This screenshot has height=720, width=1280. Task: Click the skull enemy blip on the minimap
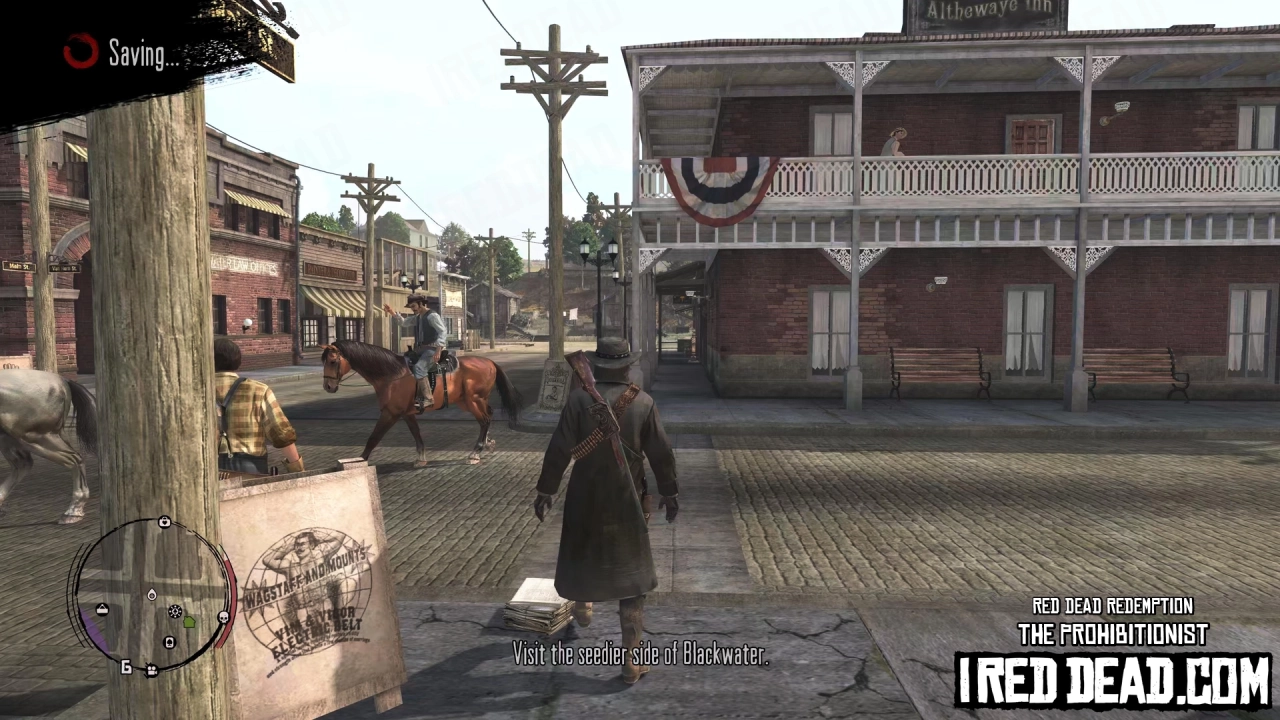point(224,617)
